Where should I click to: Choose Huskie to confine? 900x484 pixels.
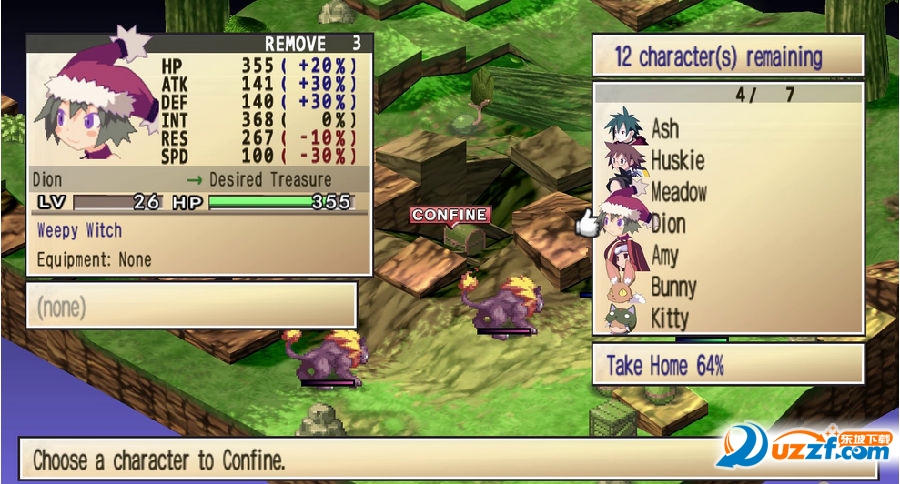(x=677, y=160)
